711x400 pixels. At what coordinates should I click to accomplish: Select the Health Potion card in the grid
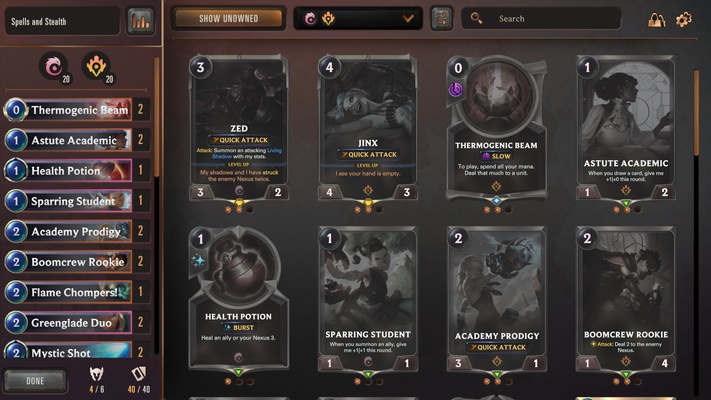pos(239,305)
